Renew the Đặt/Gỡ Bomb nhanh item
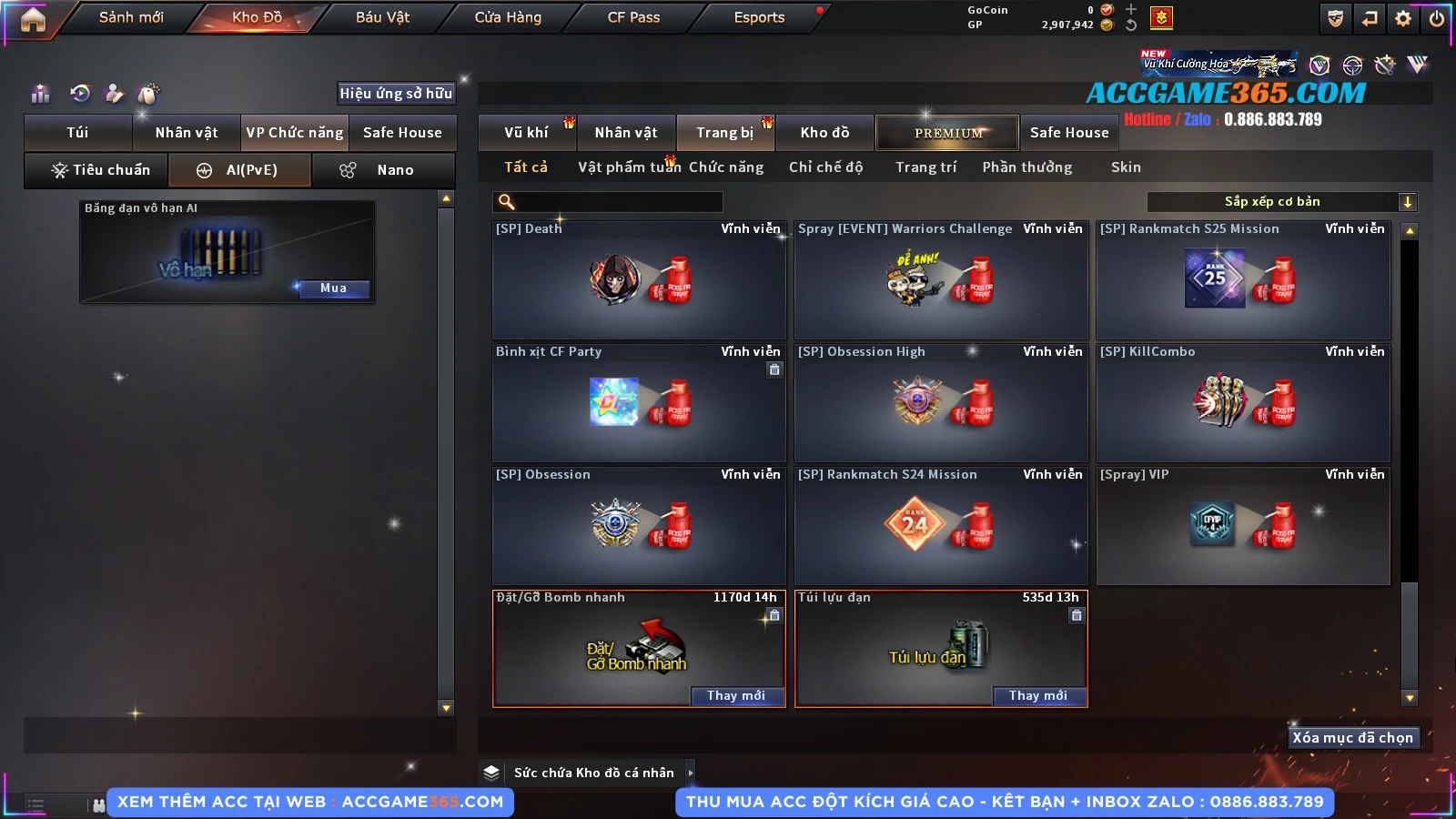Viewport: 1456px width, 819px height. pos(735,695)
